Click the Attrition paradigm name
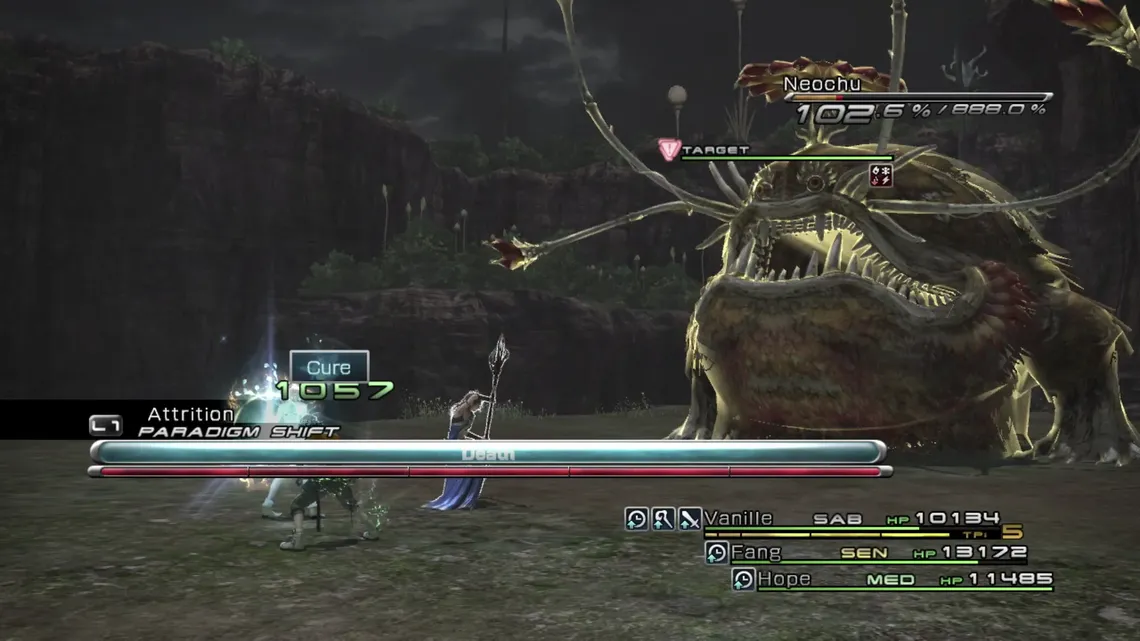 tap(190, 414)
